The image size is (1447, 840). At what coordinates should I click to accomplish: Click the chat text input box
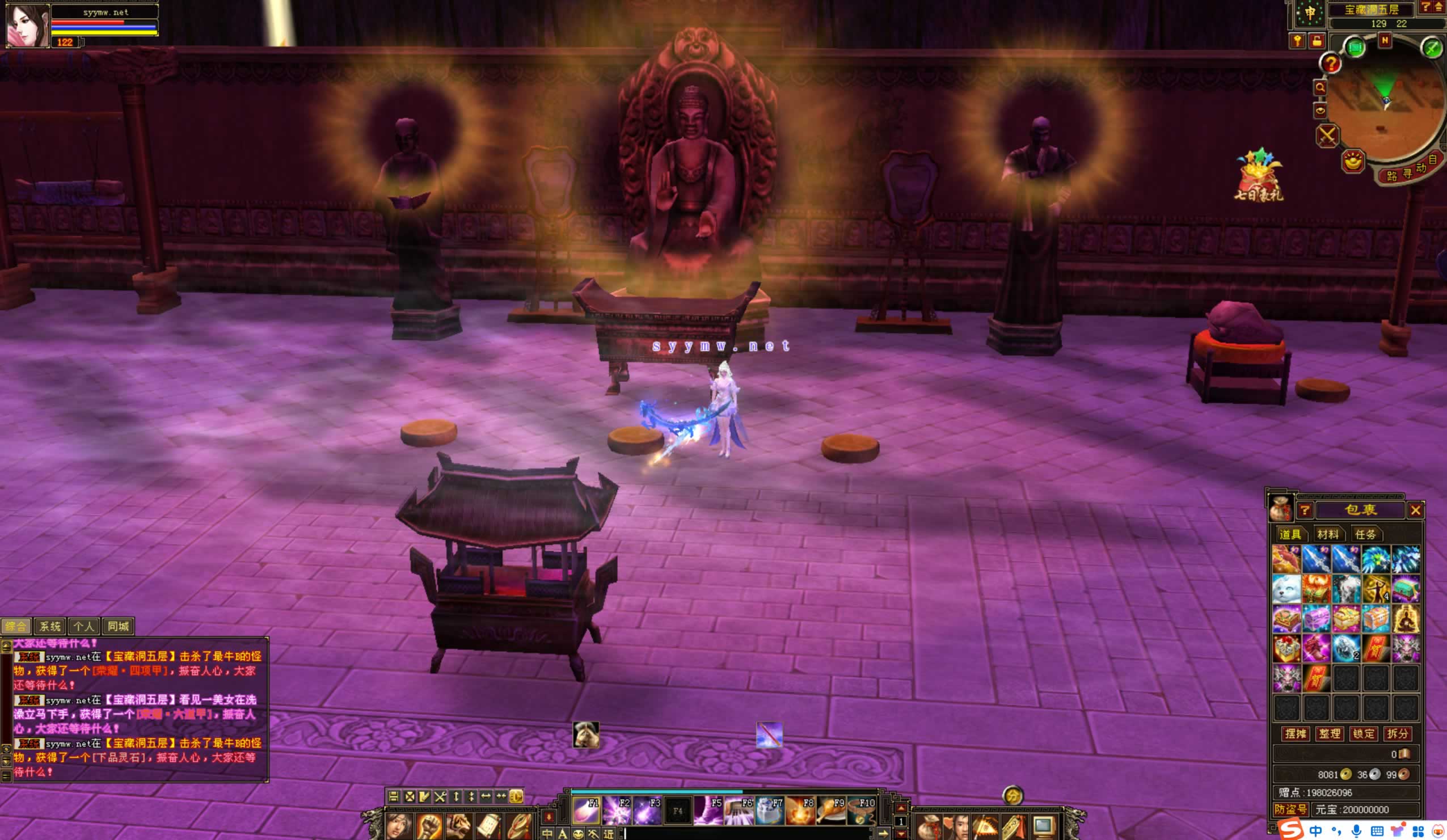pyautogui.click(x=746, y=833)
